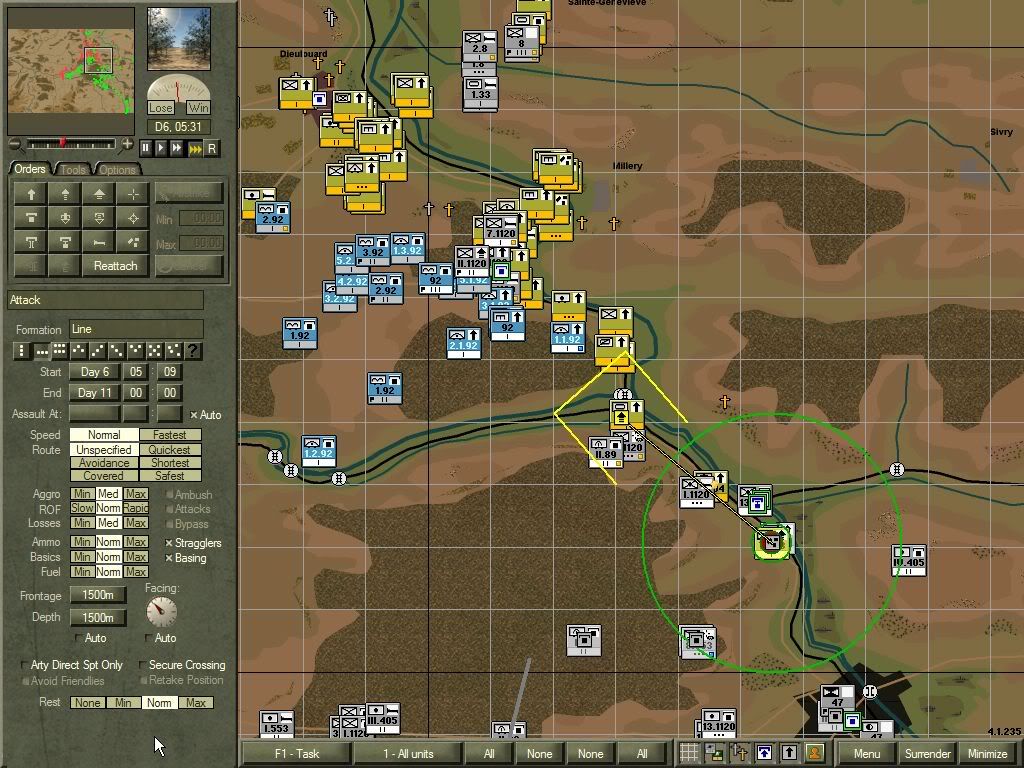Switch to the Options tab

click(117, 169)
